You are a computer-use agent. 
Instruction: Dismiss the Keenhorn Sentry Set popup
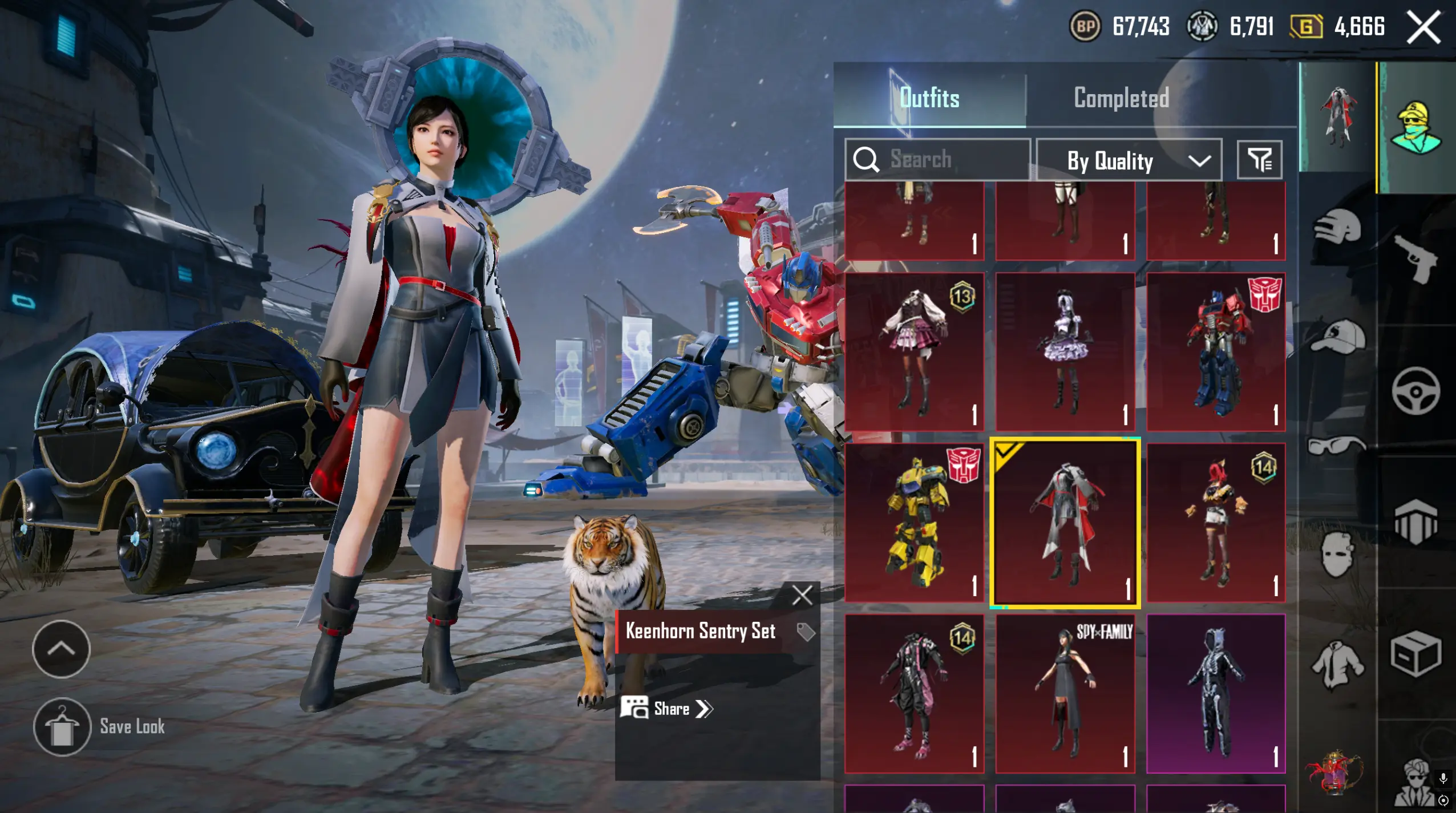click(x=802, y=596)
